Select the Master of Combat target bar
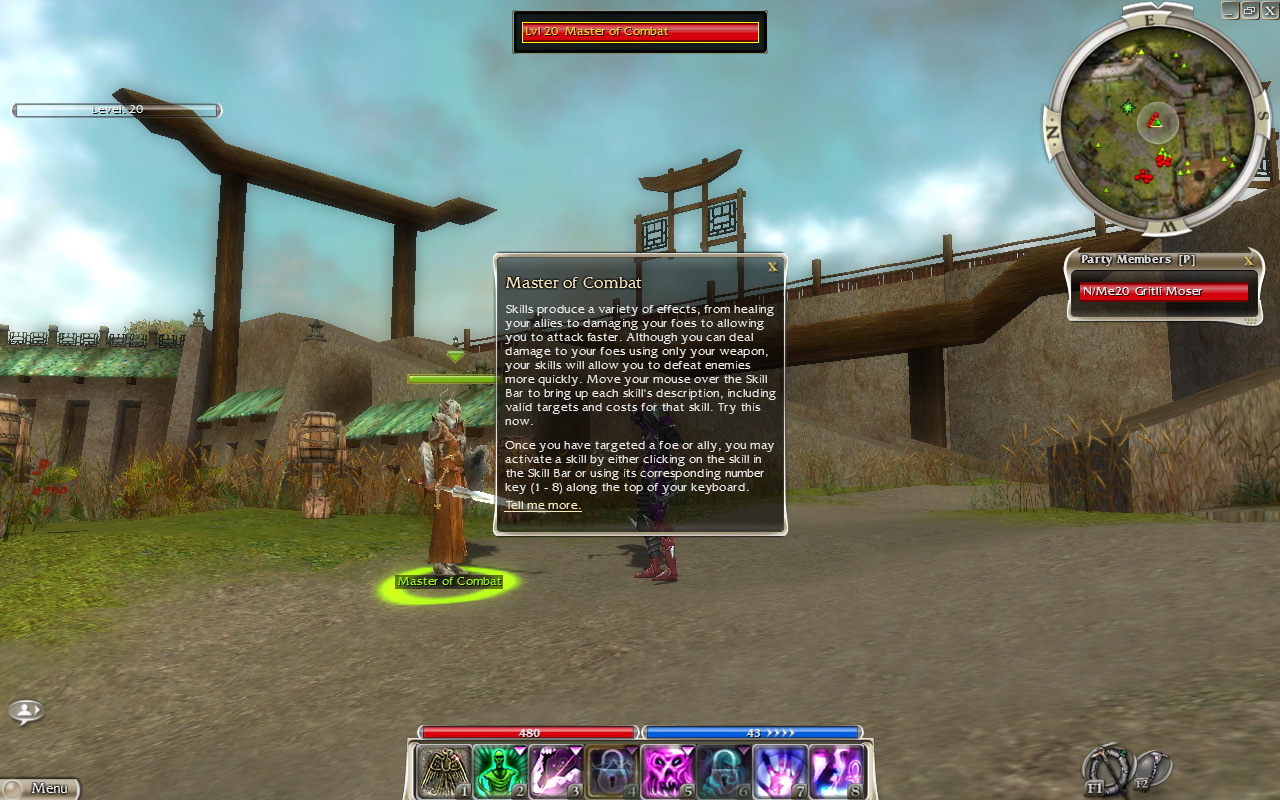The width and height of the screenshot is (1280, 800). [640, 32]
